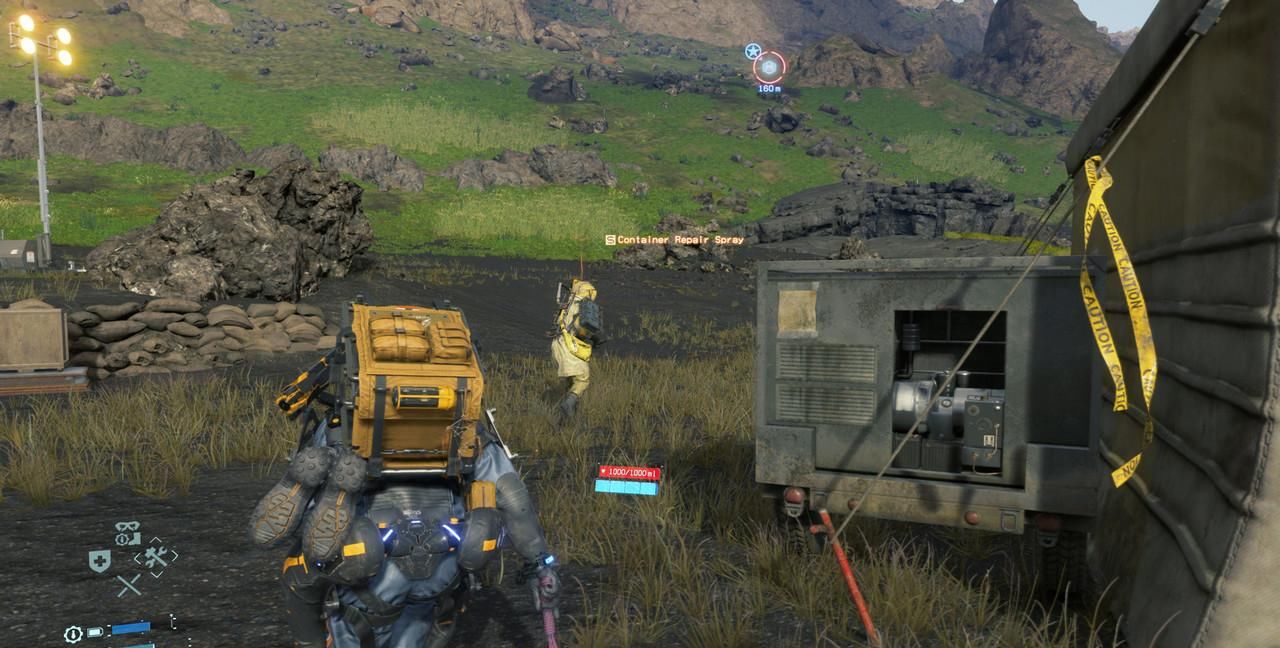Choose the shield with cross icon
This screenshot has width=1280, height=648.
click(99, 561)
